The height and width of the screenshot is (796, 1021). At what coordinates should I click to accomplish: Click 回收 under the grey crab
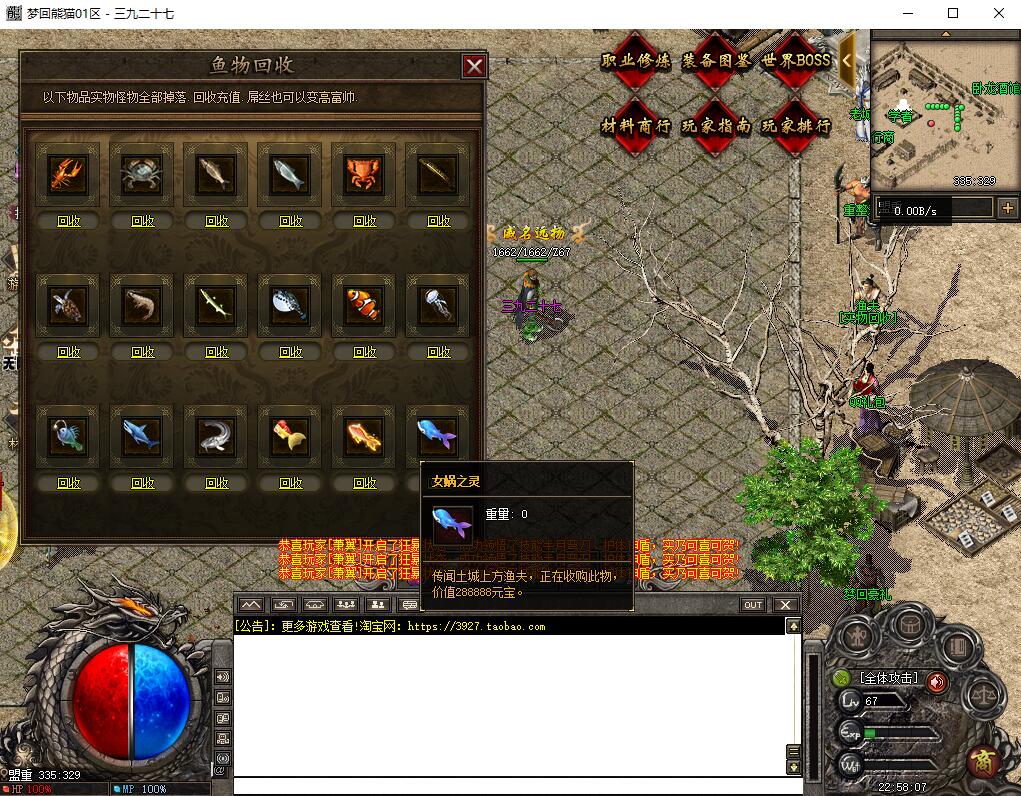142,221
